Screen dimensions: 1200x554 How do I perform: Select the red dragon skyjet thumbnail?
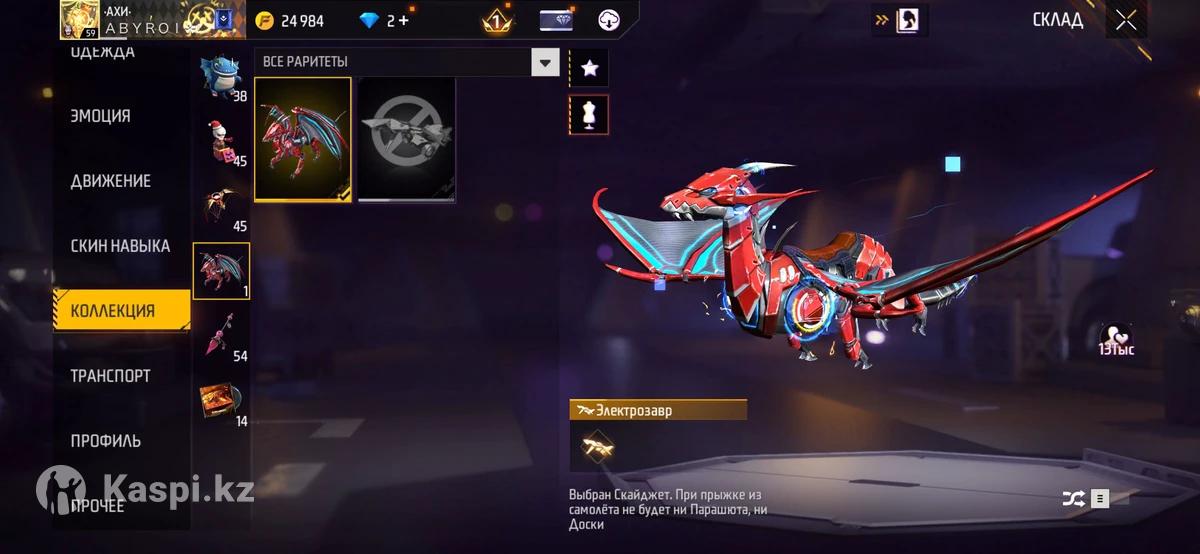click(x=303, y=139)
